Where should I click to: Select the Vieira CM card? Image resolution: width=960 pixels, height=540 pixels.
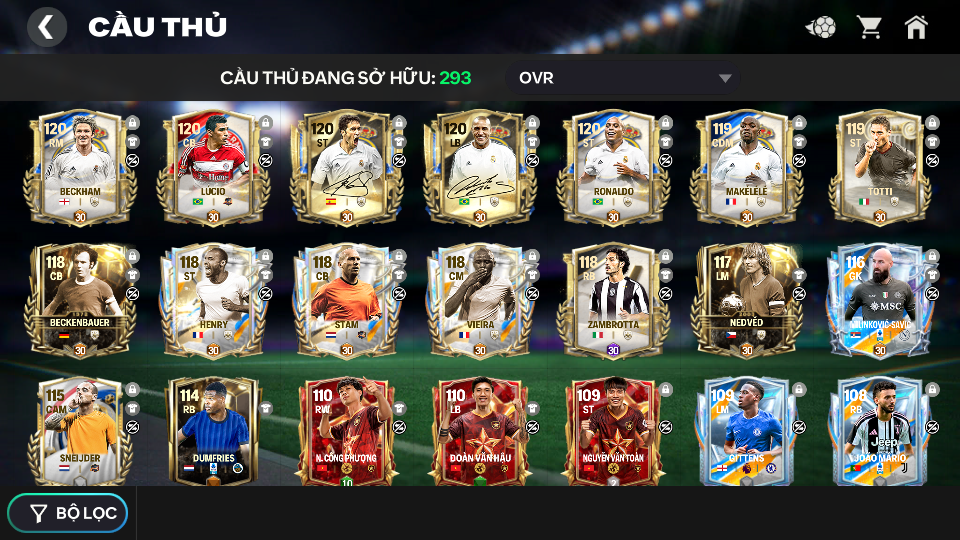[479, 300]
